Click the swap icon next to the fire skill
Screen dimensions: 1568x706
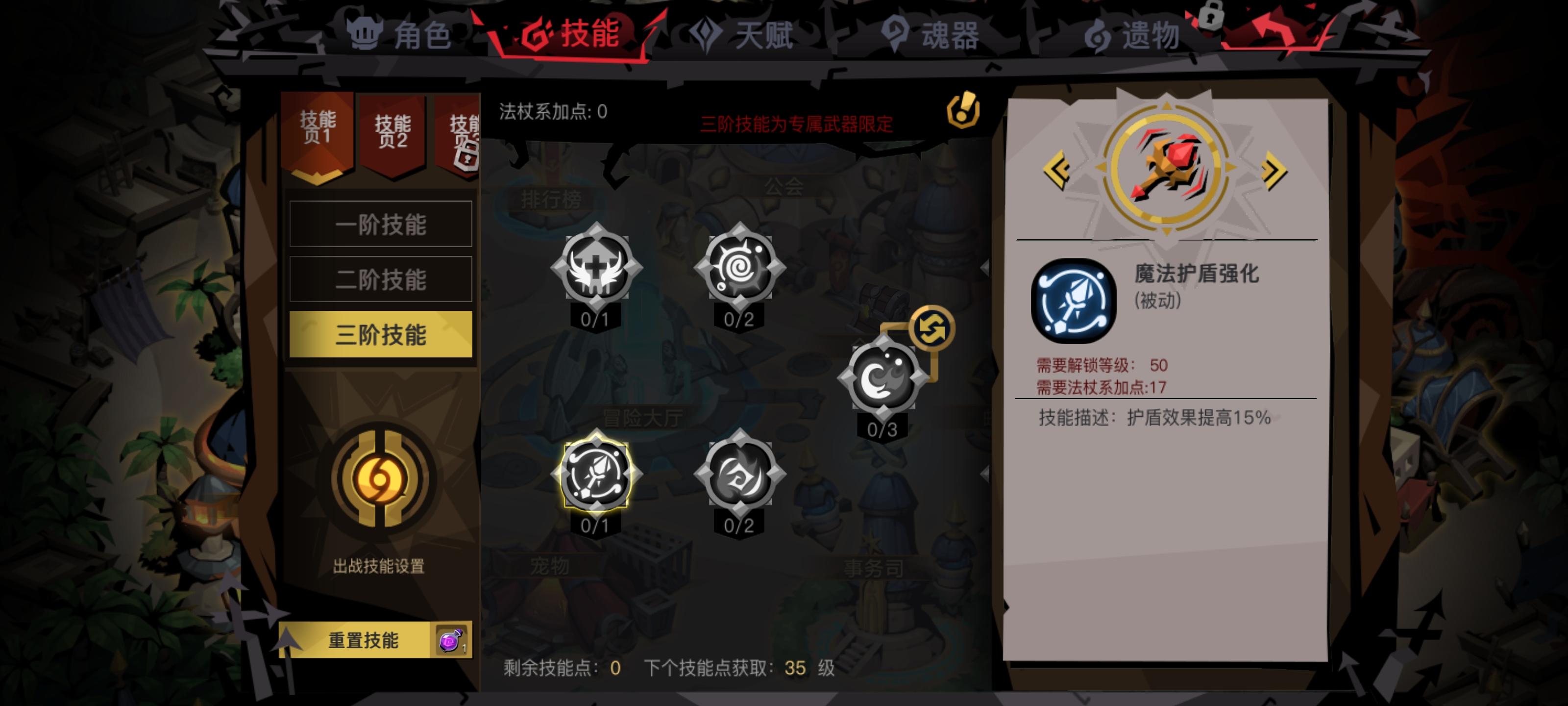931,327
